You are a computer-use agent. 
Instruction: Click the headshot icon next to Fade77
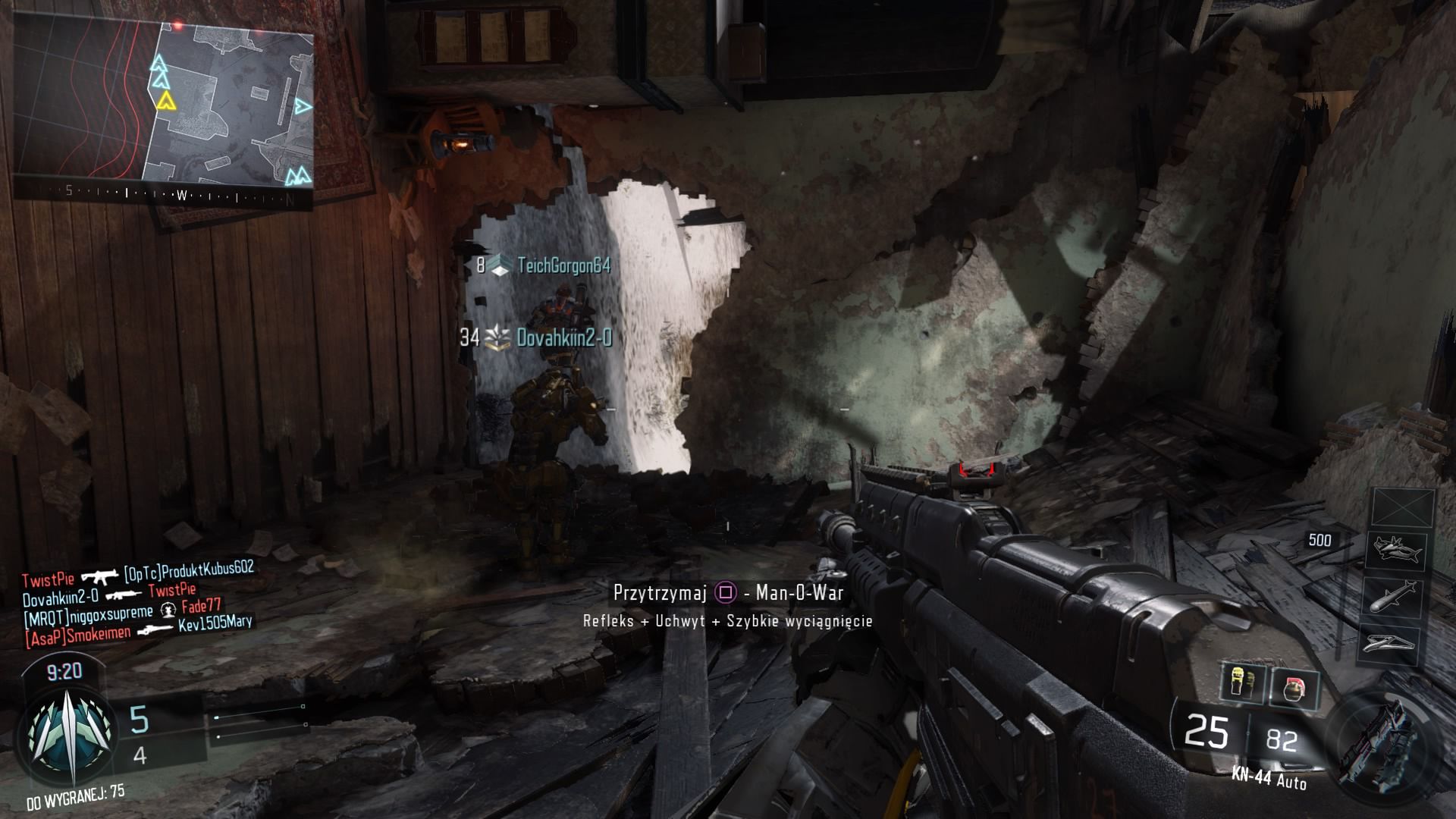[168, 610]
